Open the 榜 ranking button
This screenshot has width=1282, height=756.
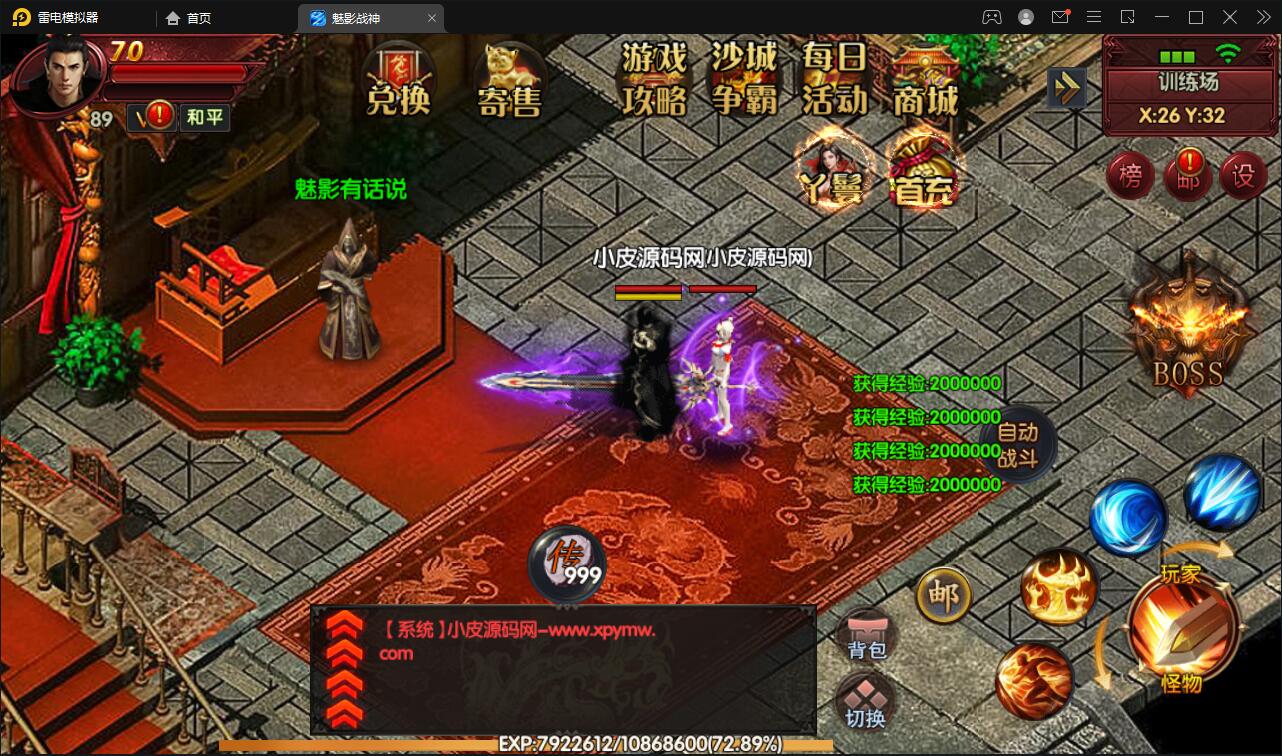point(1130,174)
